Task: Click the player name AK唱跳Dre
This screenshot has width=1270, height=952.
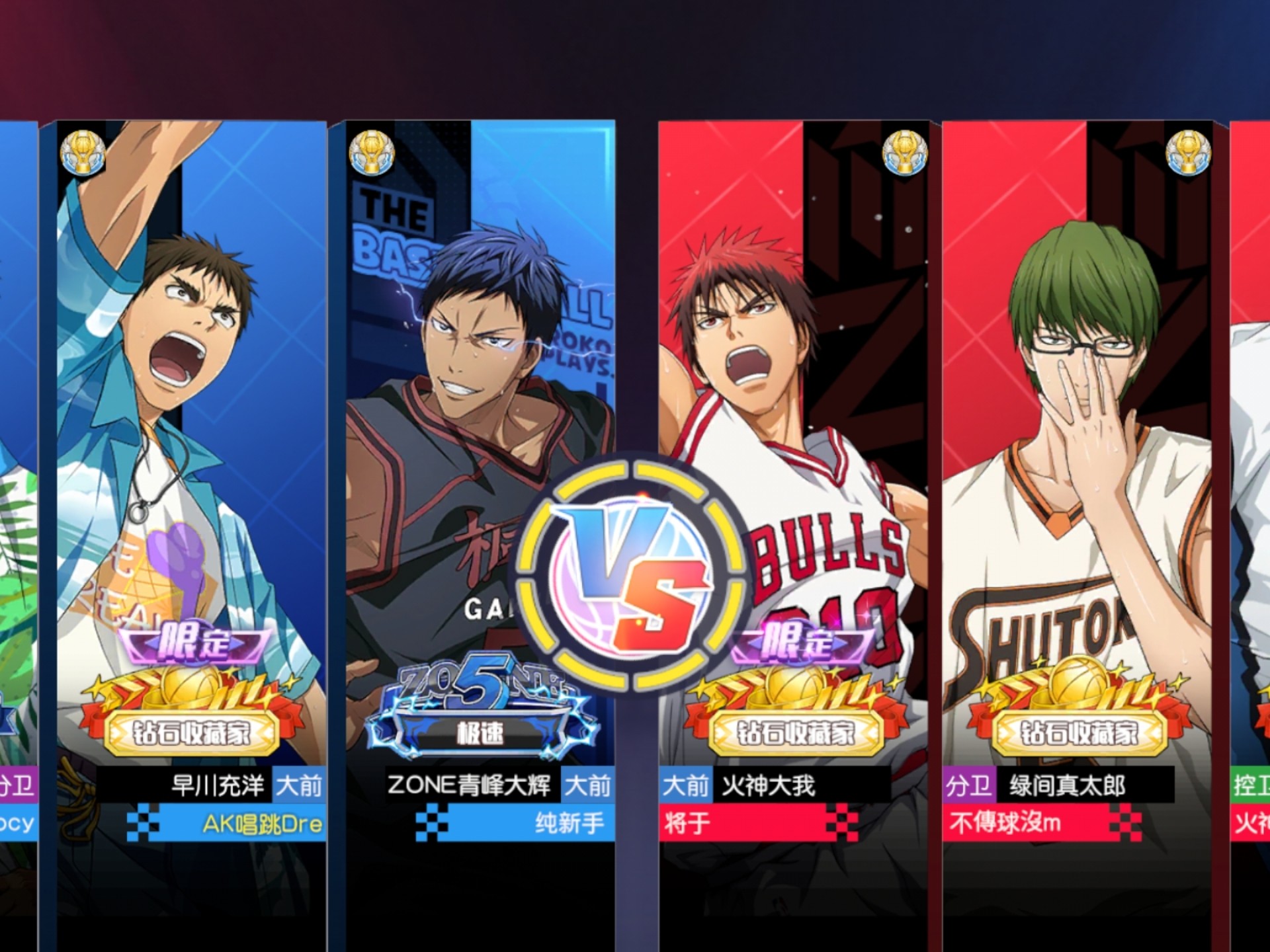Action: (262, 824)
